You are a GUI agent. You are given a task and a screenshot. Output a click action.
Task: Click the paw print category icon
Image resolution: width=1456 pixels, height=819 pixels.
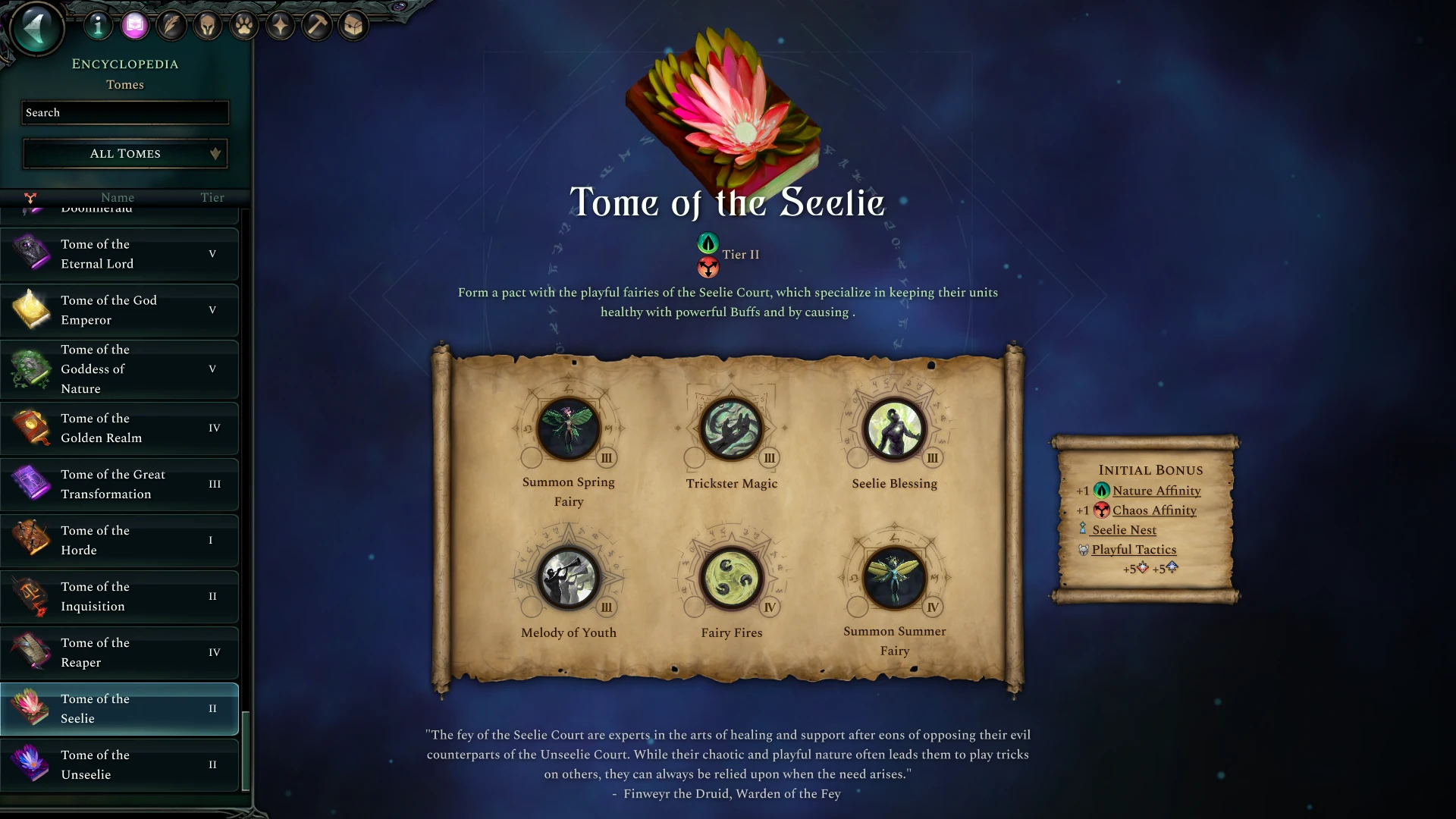(243, 24)
